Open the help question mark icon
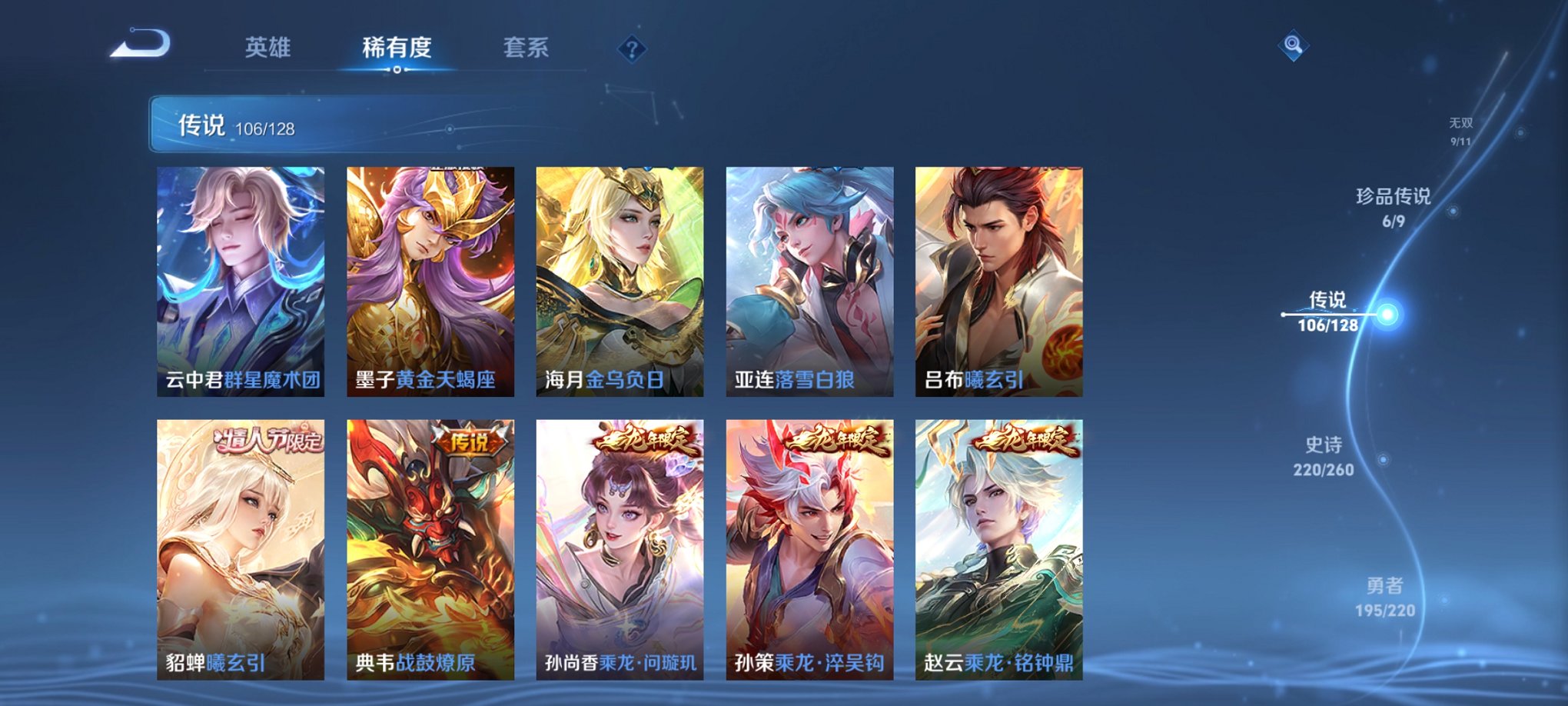Screen dimensions: 1568x706 pyautogui.click(x=630, y=49)
